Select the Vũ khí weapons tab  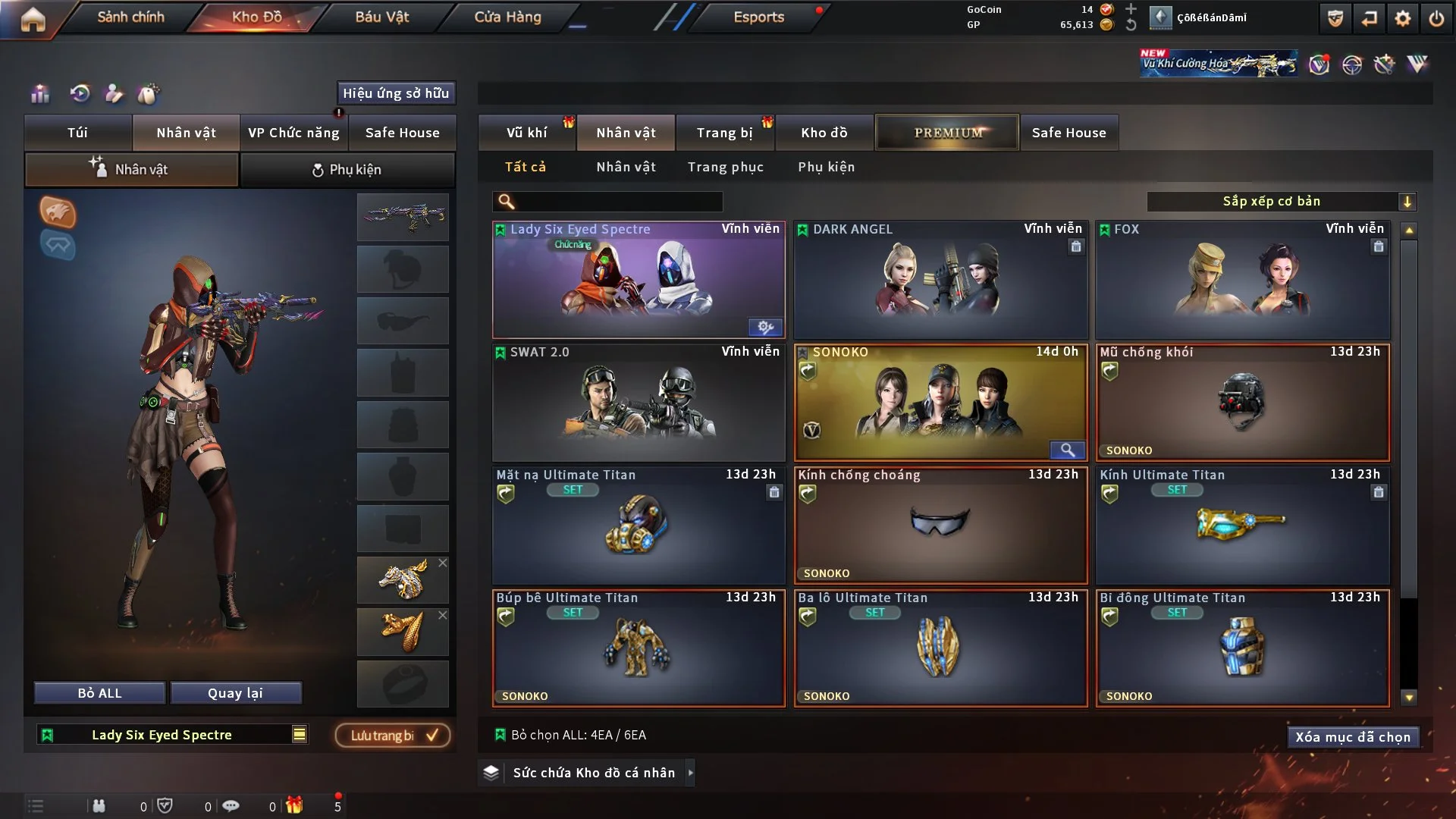point(526,133)
